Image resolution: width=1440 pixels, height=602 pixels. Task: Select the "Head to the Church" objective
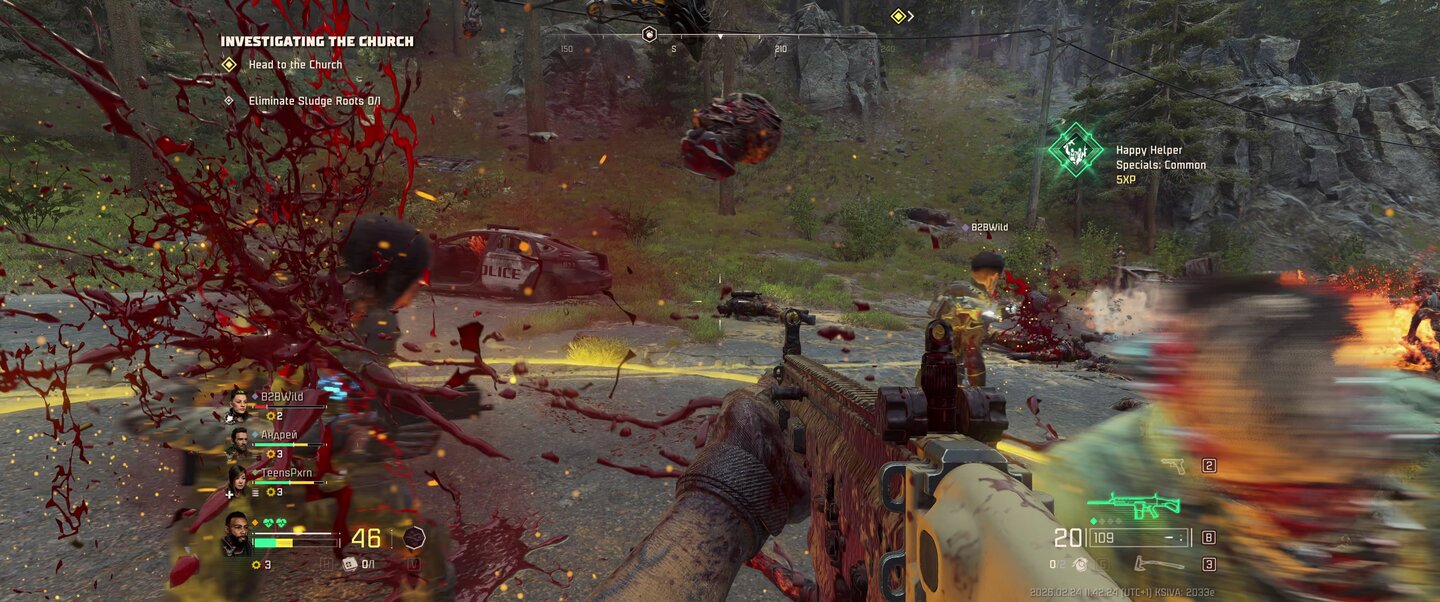(294, 65)
